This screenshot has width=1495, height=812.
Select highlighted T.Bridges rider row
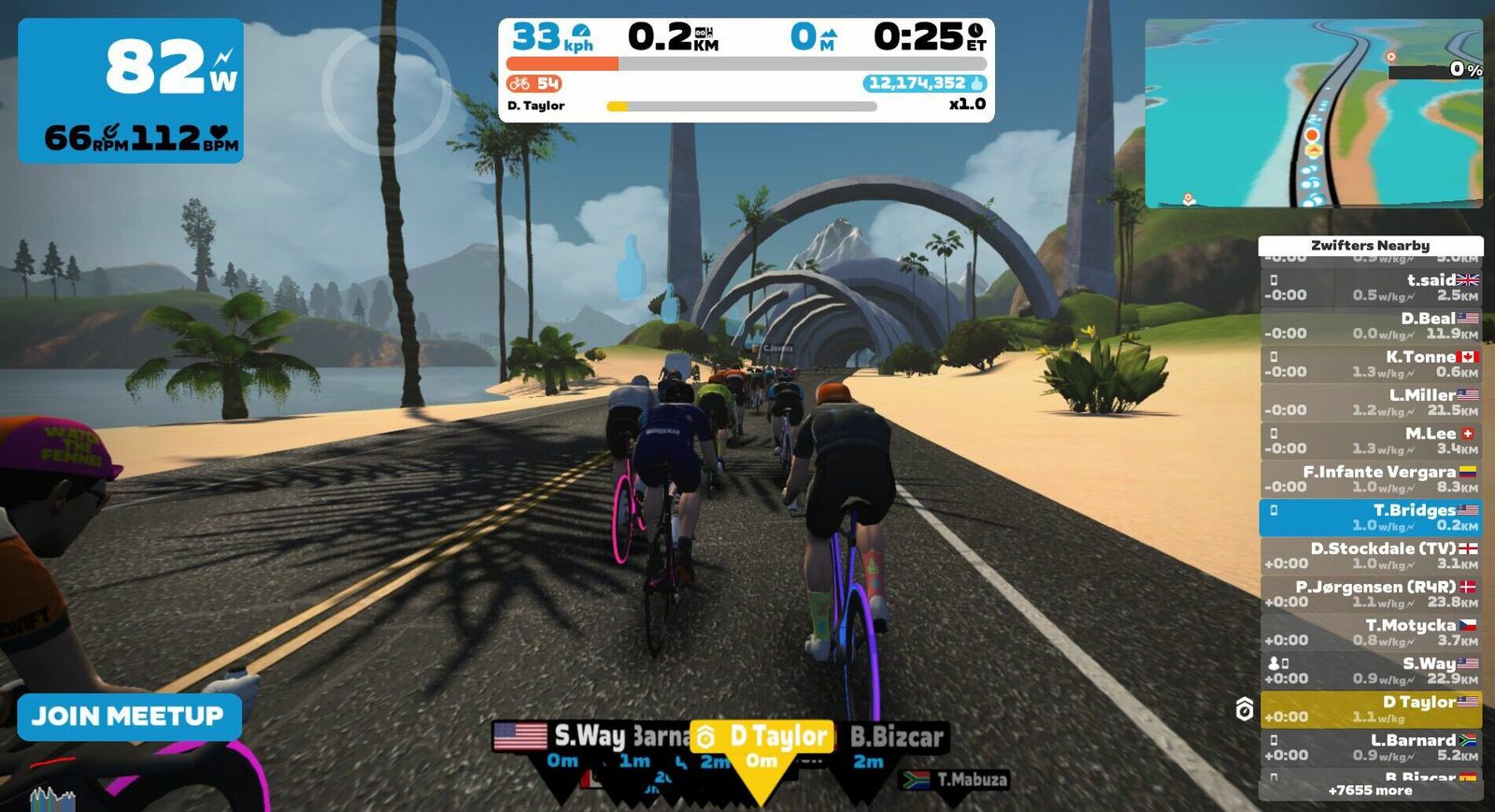tap(1370, 517)
